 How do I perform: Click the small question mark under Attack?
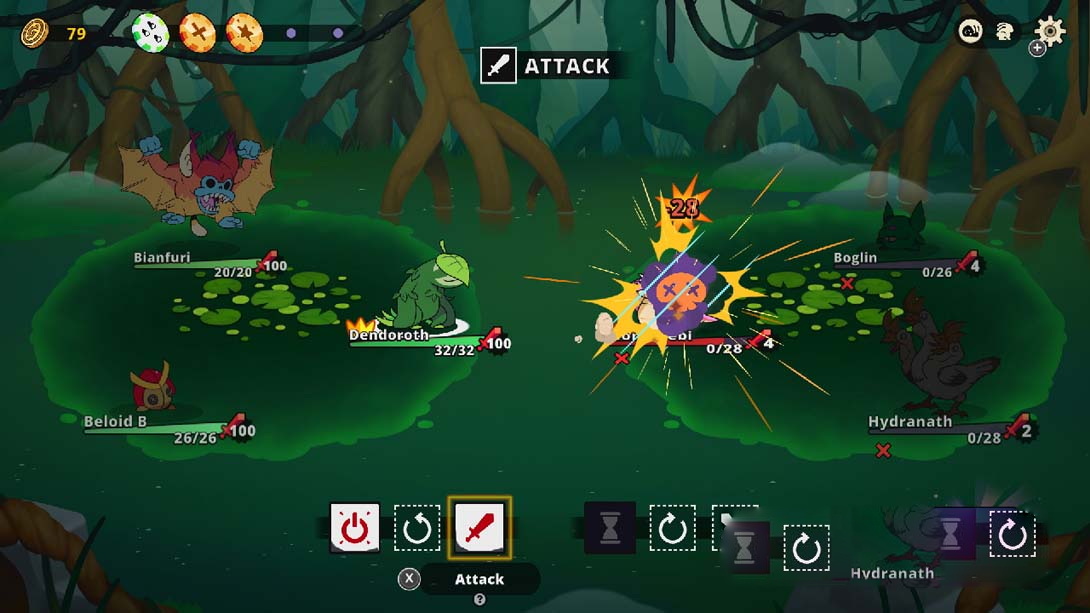(479, 600)
